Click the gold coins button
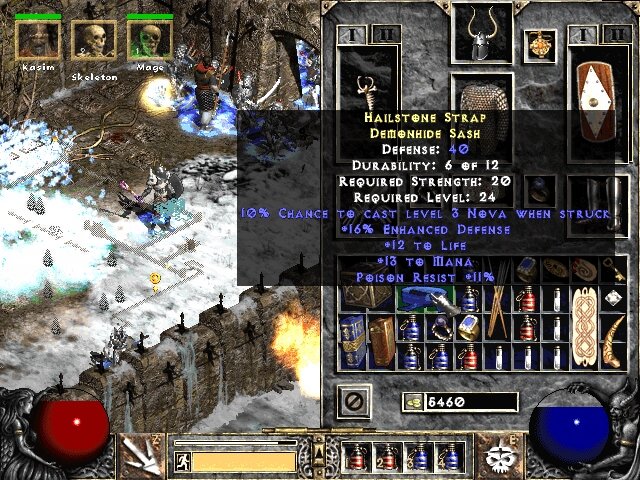 click(413, 402)
